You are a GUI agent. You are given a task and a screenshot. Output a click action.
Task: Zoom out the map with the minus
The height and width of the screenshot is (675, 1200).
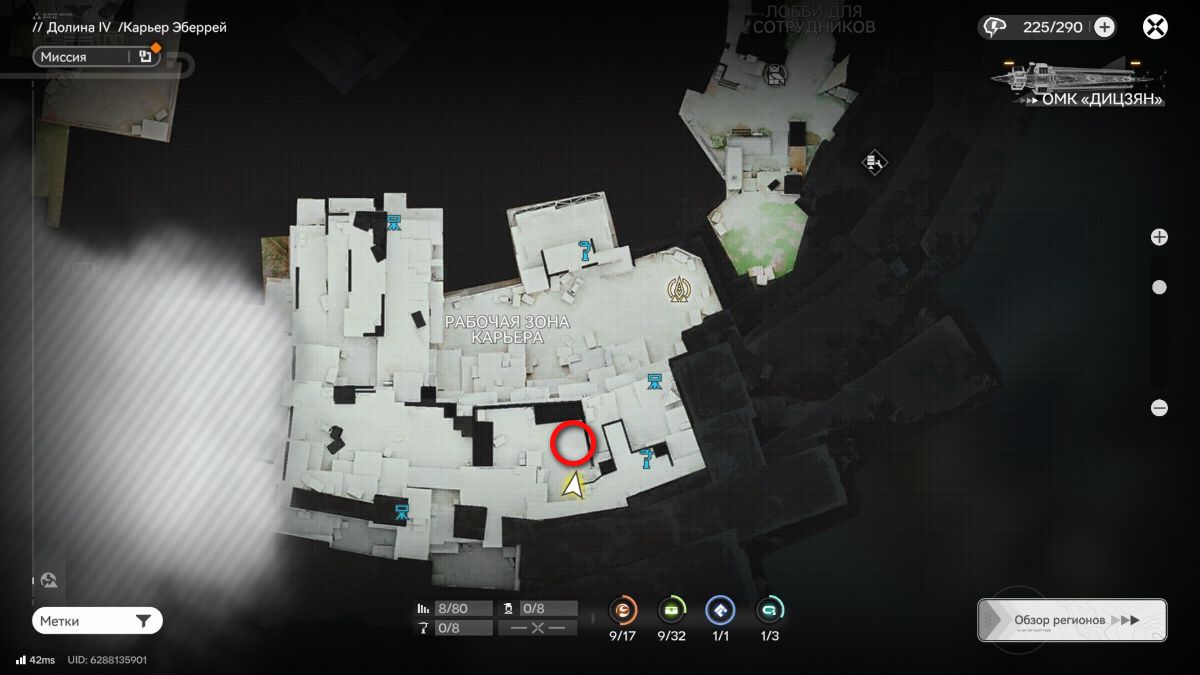1159,407
